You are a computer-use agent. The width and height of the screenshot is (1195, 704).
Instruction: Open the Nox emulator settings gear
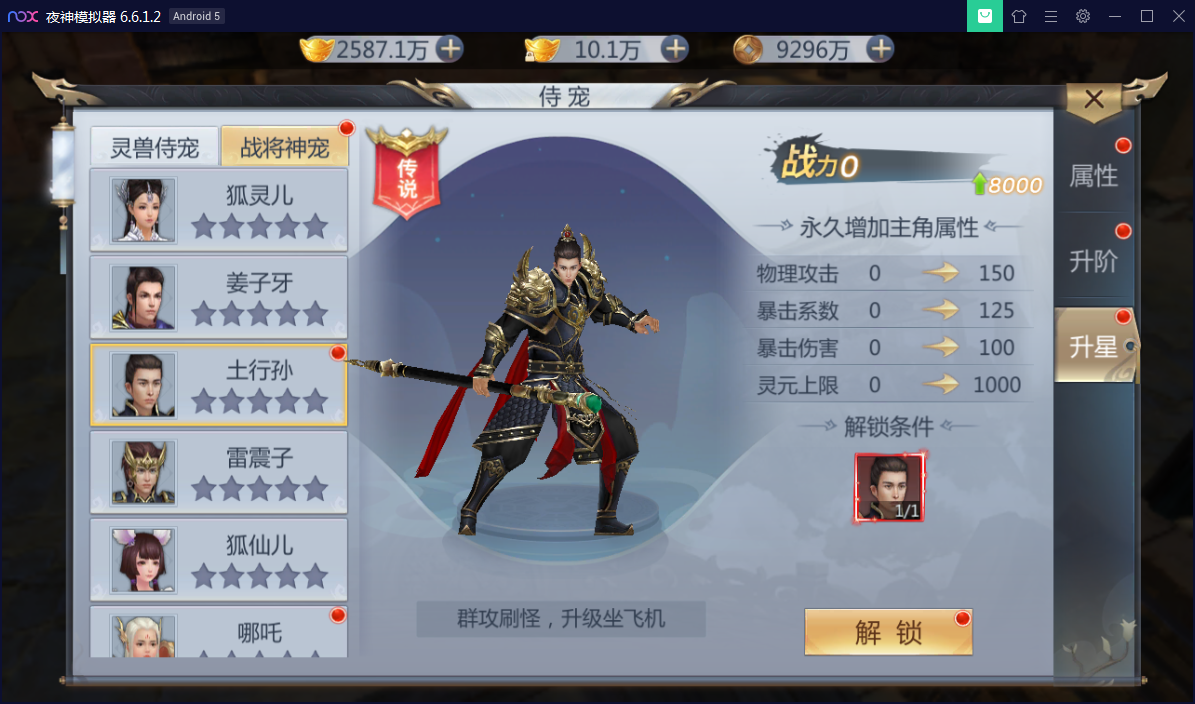(x=1083, y=16)
